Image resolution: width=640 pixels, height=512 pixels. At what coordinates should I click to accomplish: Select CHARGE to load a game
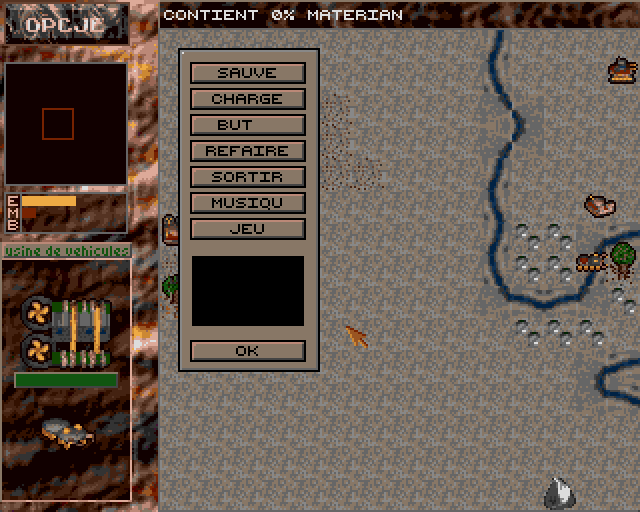pyautogui.click(x=247, y=99)
